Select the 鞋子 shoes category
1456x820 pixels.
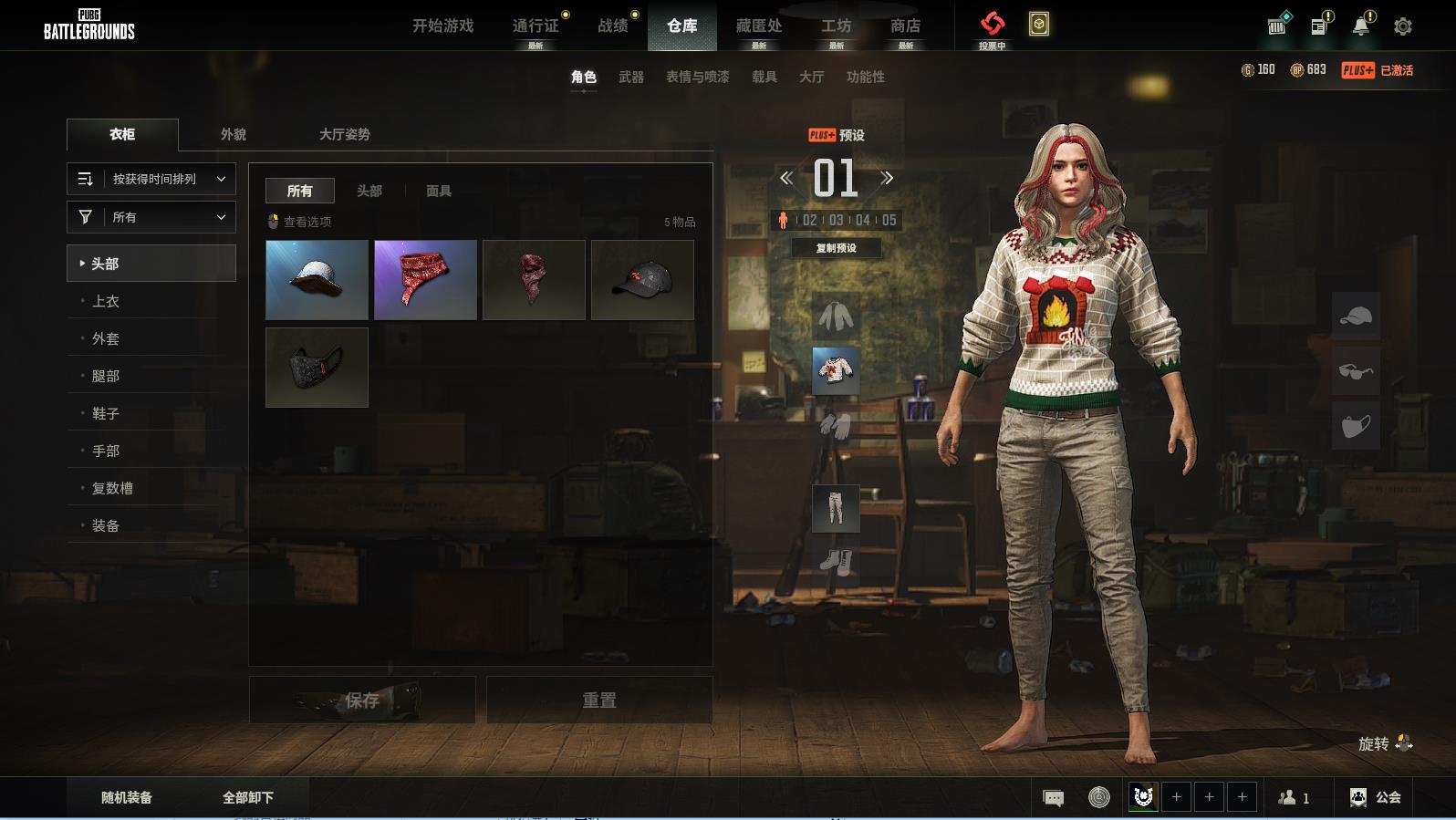[106, 413]
